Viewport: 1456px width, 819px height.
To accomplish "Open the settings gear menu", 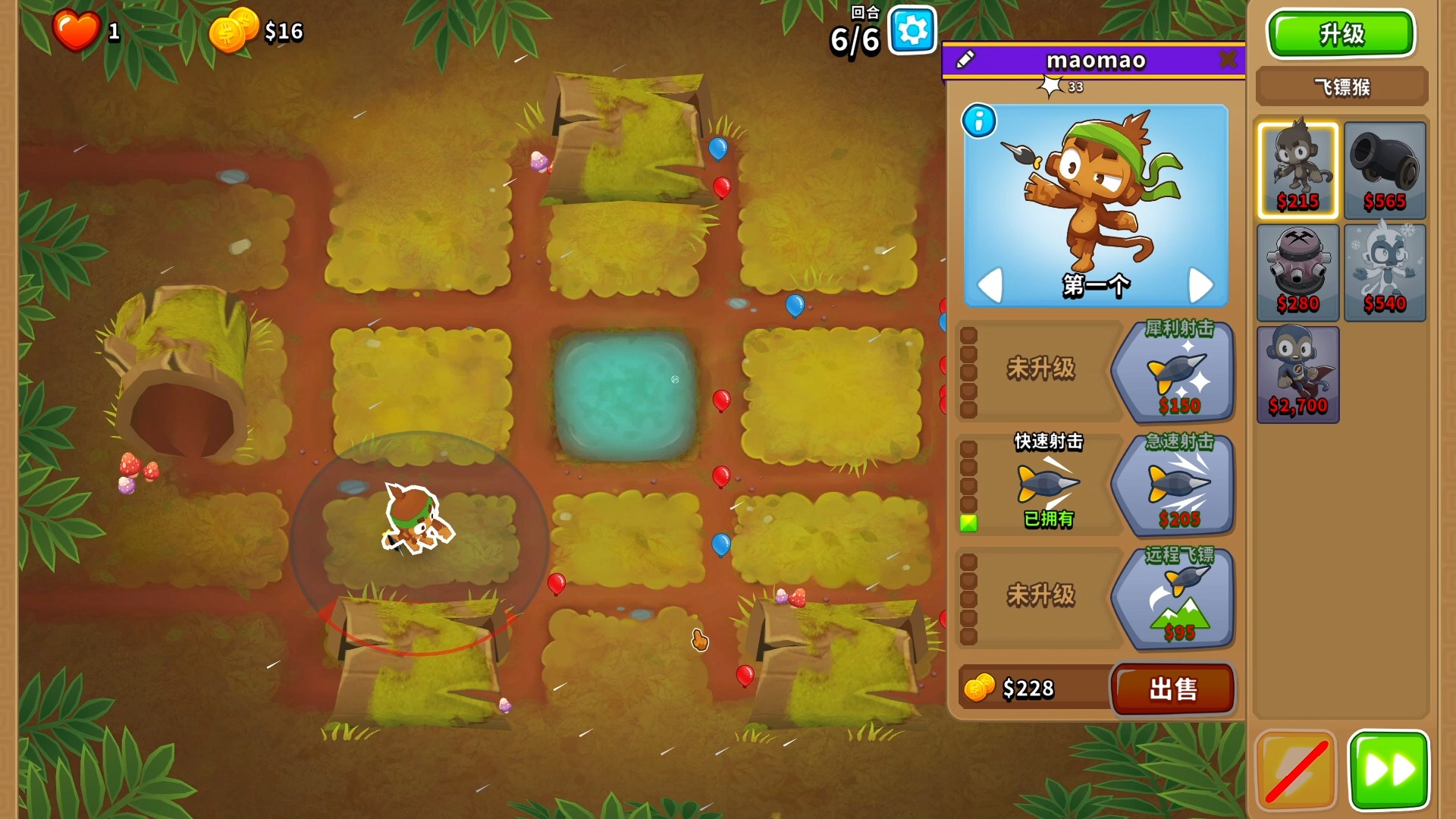I will click(912, 31).
